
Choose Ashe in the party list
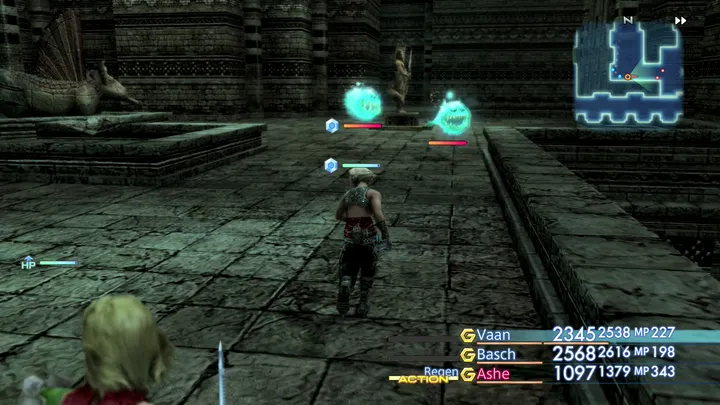point(493,374)
